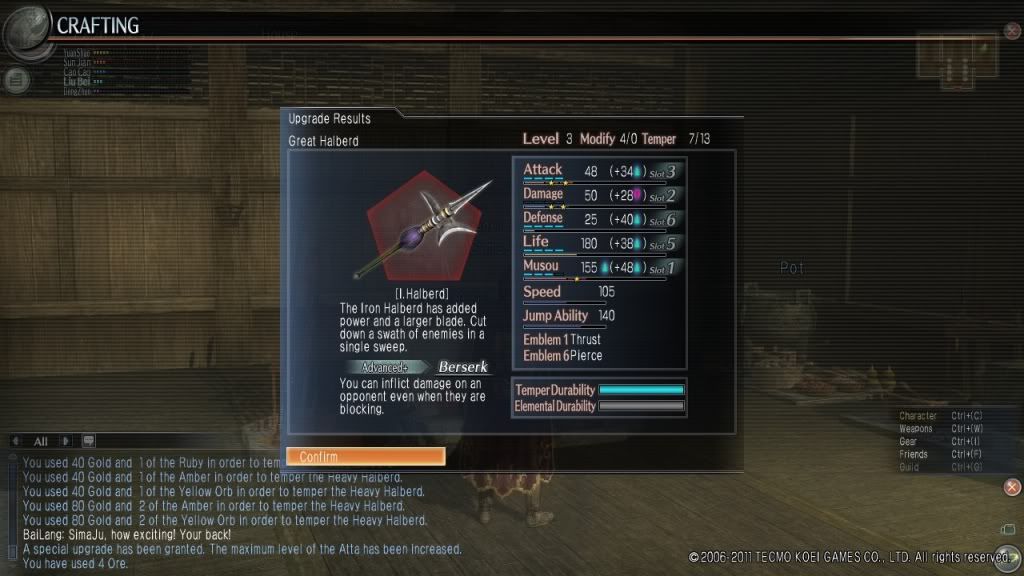Image resolution: width=1024 pixels, height=576 pixels.
Task: Click the small list icon under the globe
Action: (x=17, y=79)
